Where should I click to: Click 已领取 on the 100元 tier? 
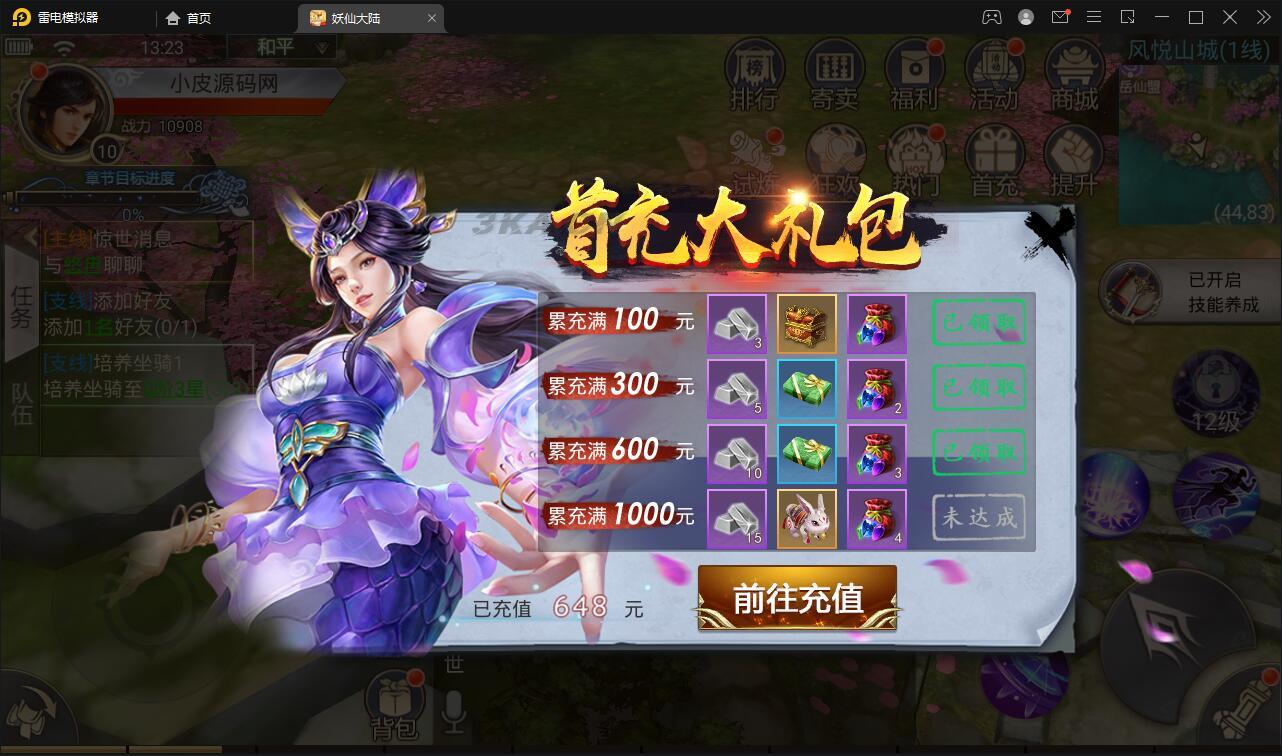[x=977, y=322]
